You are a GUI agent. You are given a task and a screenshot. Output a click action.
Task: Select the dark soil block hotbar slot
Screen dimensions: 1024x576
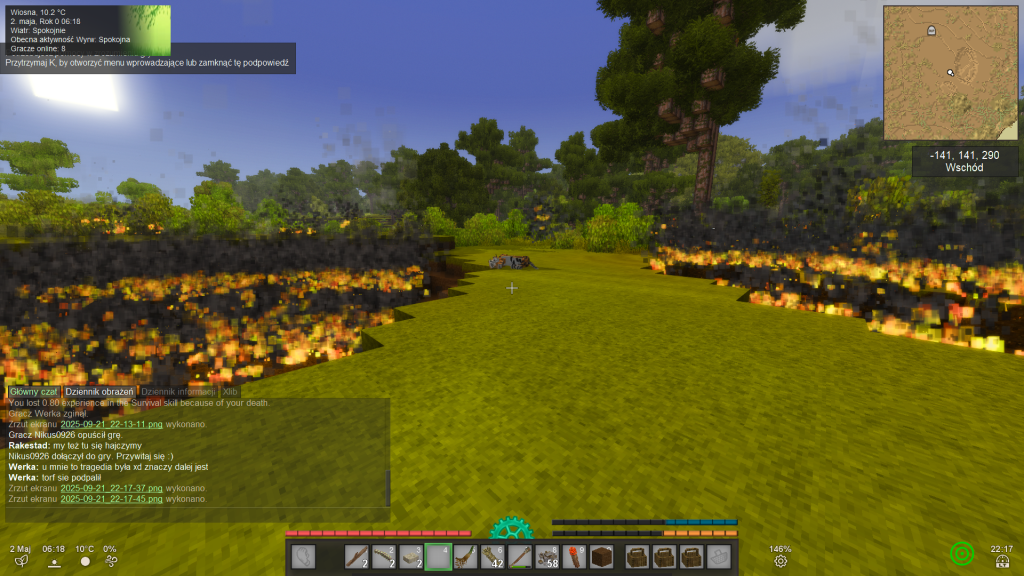[x=600, y=557]
